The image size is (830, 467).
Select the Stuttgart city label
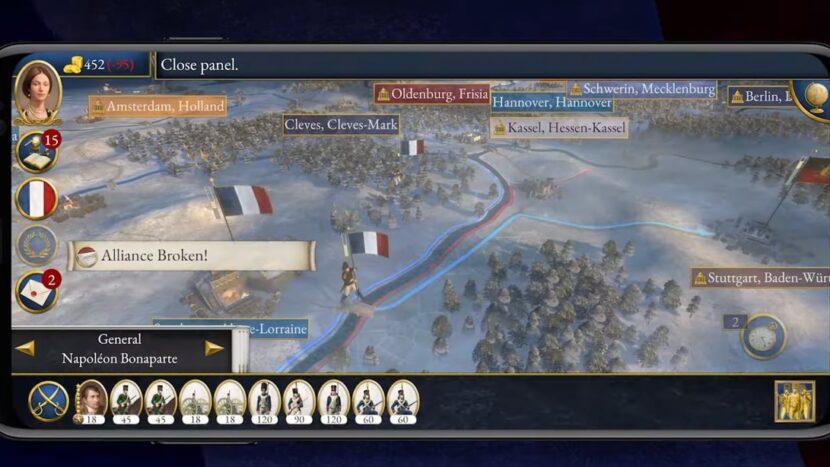click(760, 278)
